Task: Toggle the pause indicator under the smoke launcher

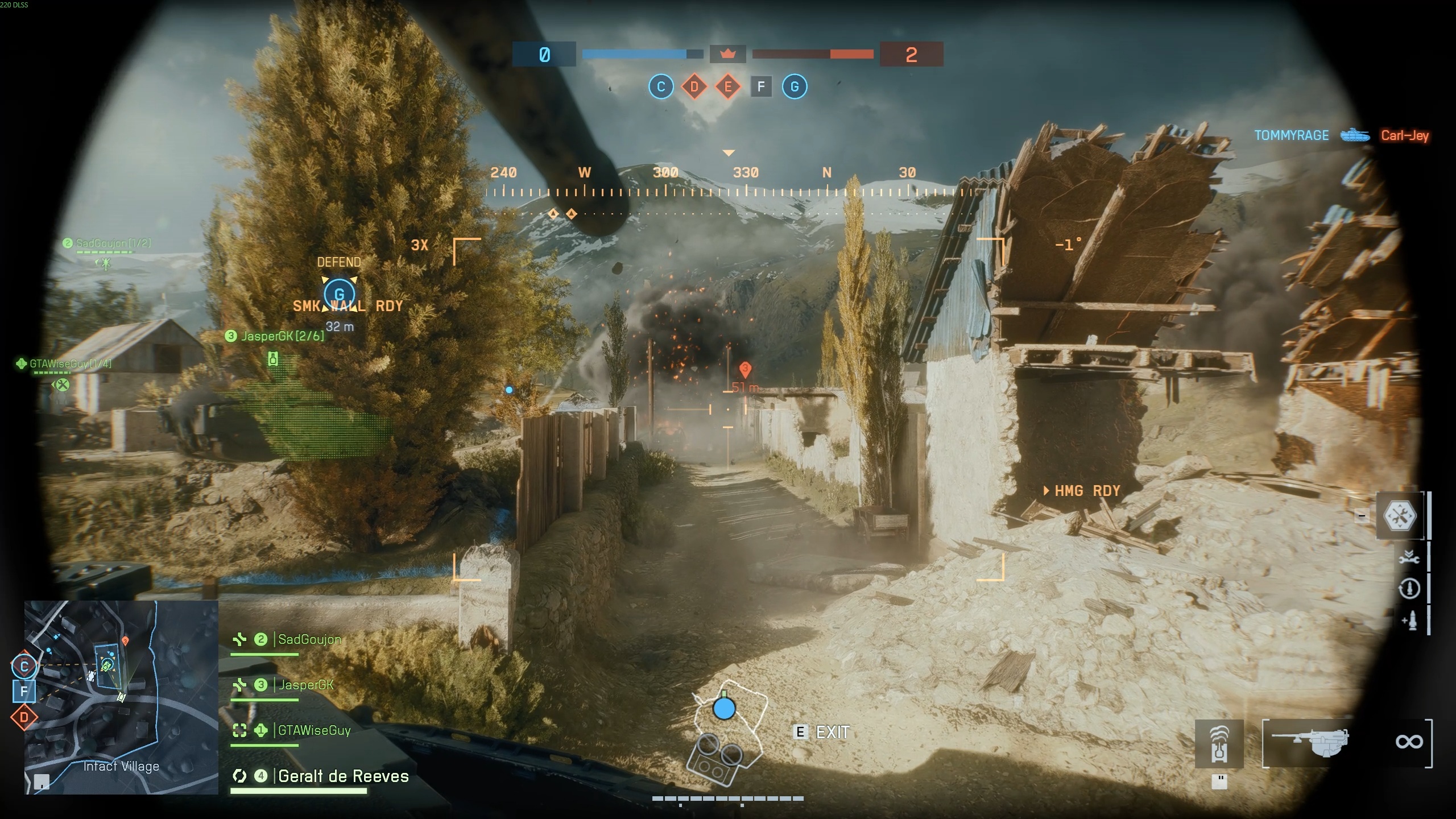Action: (1220, 781)
